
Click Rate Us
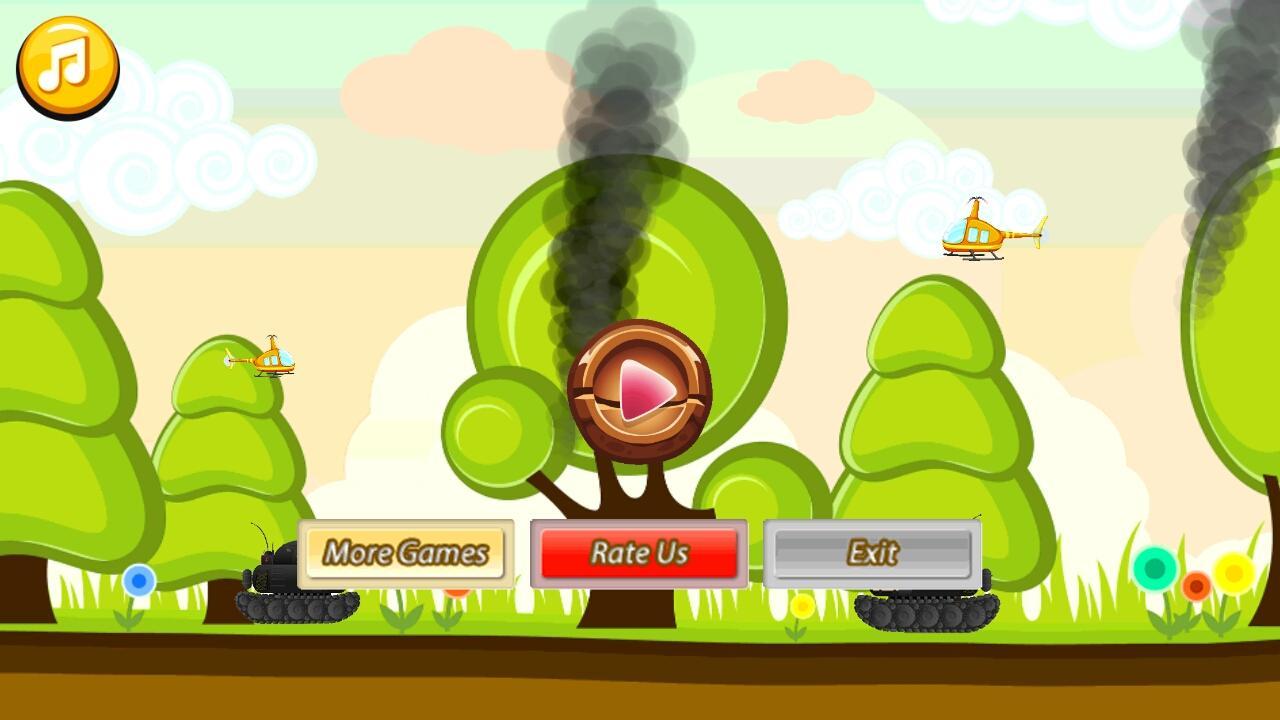click(x=640, y=553)
